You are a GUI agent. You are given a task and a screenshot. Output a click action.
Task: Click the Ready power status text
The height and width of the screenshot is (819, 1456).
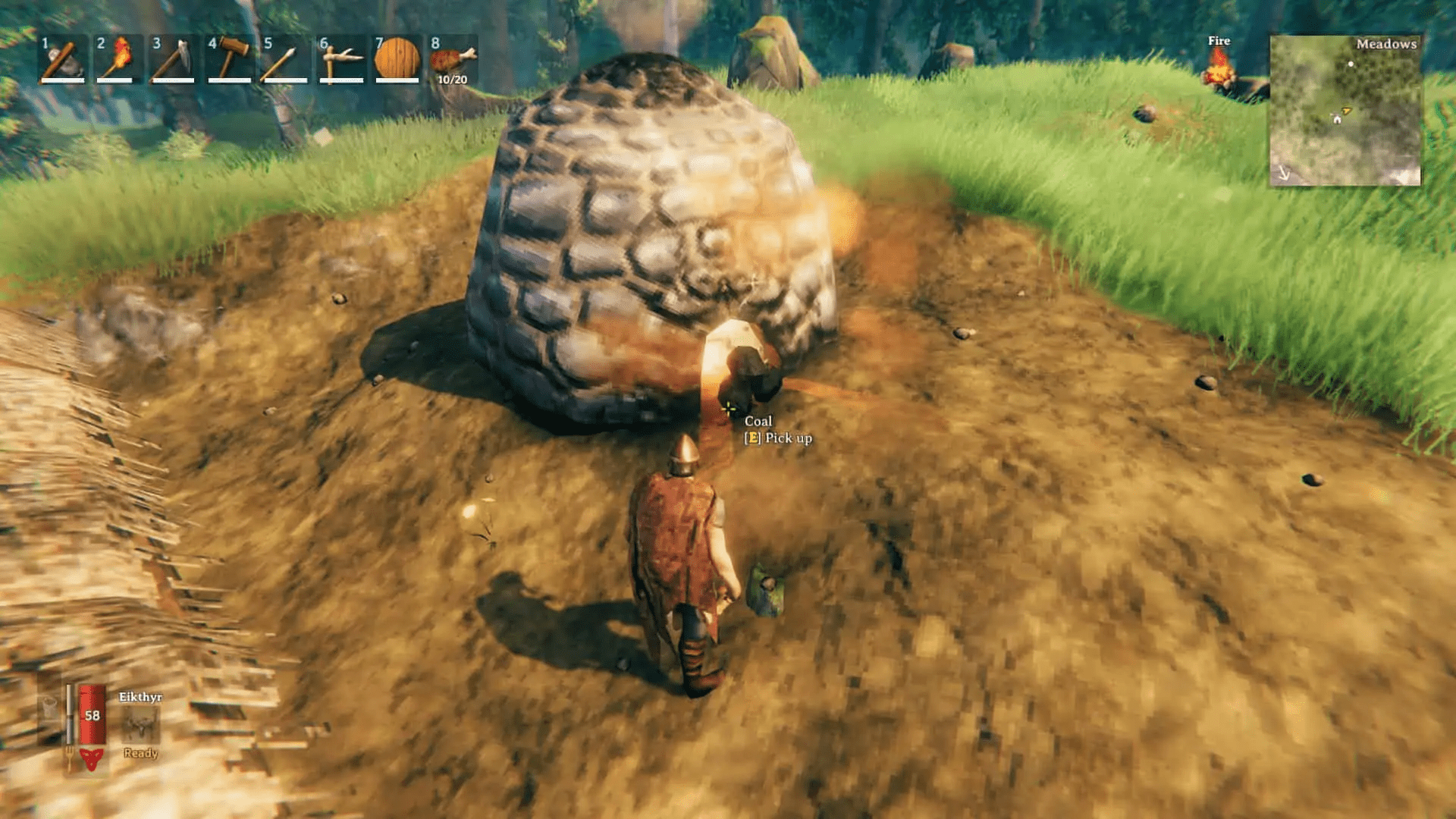coord(140,754)
